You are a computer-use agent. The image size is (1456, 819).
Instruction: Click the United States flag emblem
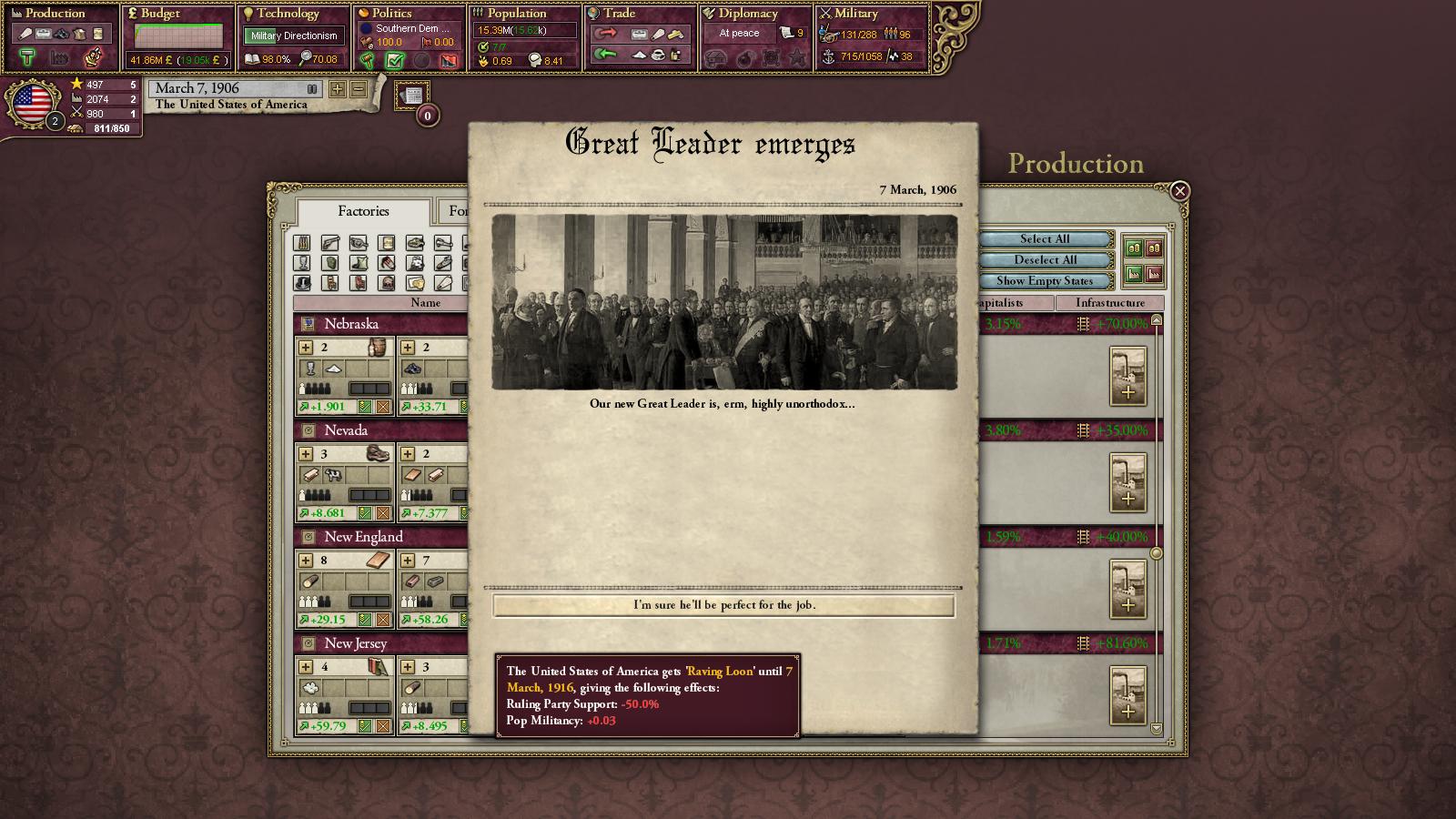coord(33,103)
